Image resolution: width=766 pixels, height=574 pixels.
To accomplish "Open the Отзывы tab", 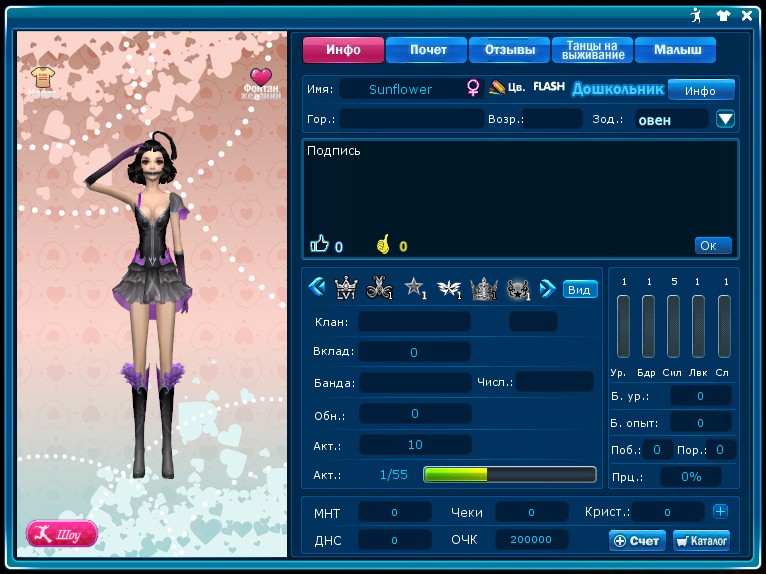I will [509, 50].
